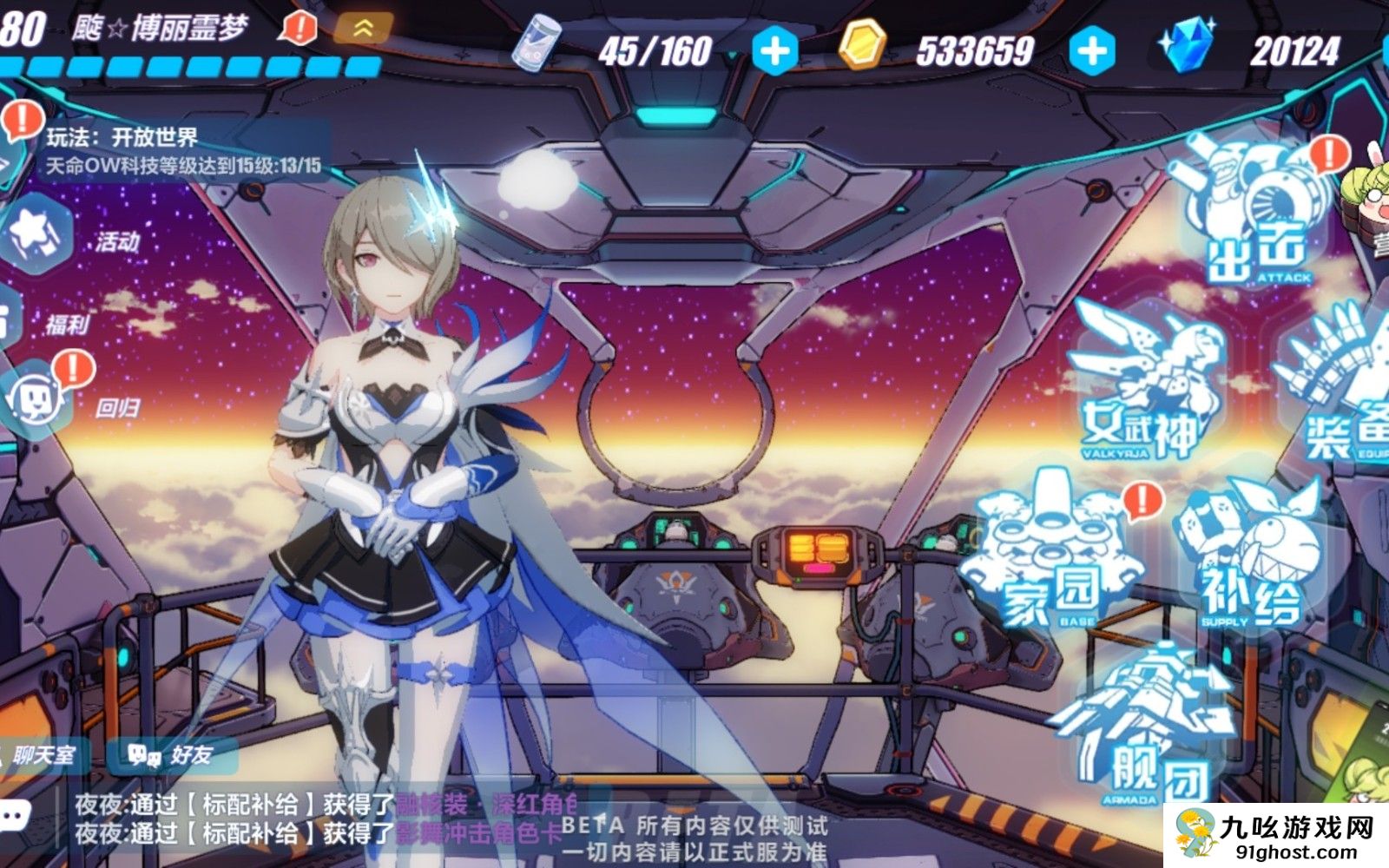Open the 舰团 Armada menu

[1146, 729]
